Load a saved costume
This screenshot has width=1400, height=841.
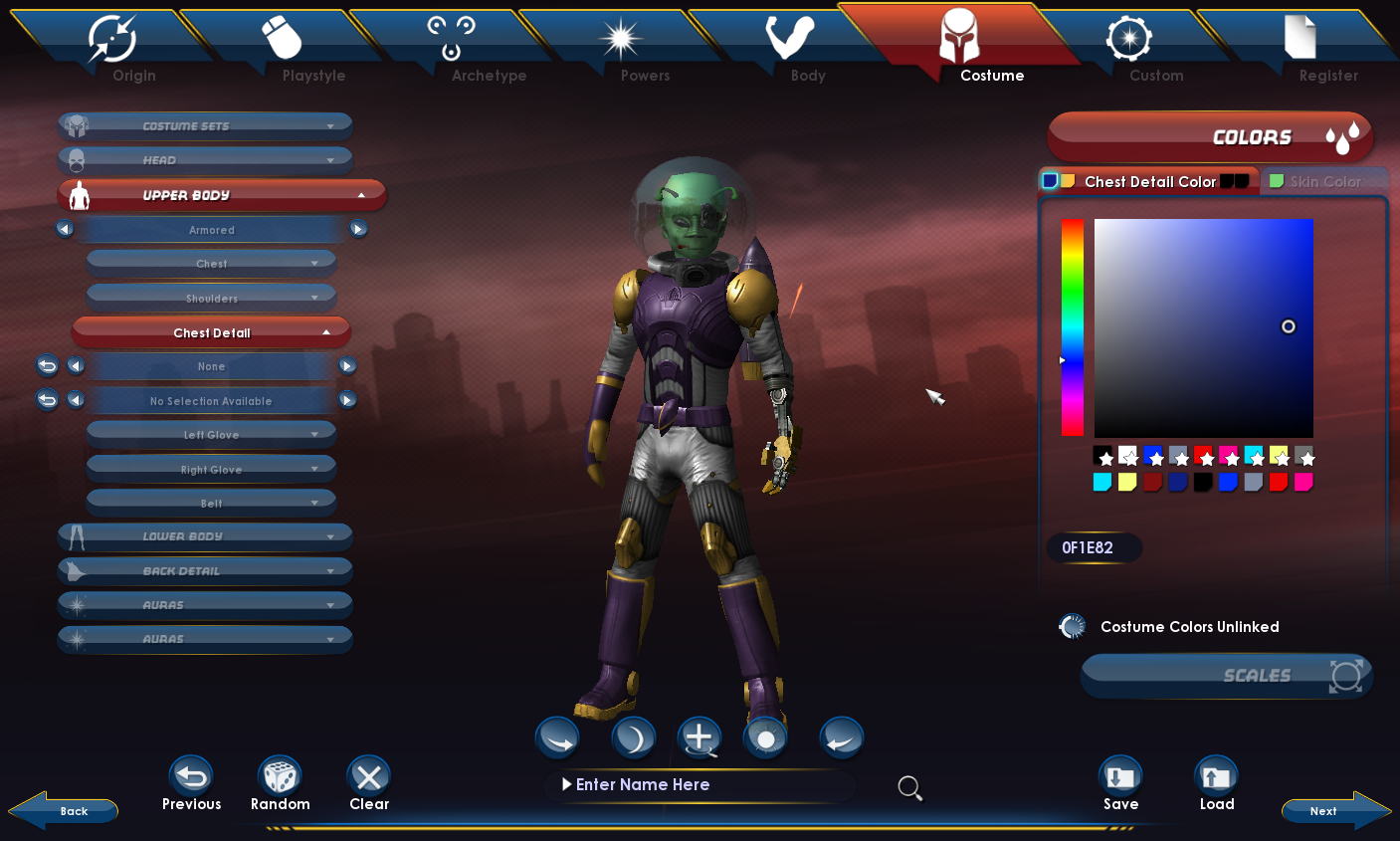[x=1216, y=784]
